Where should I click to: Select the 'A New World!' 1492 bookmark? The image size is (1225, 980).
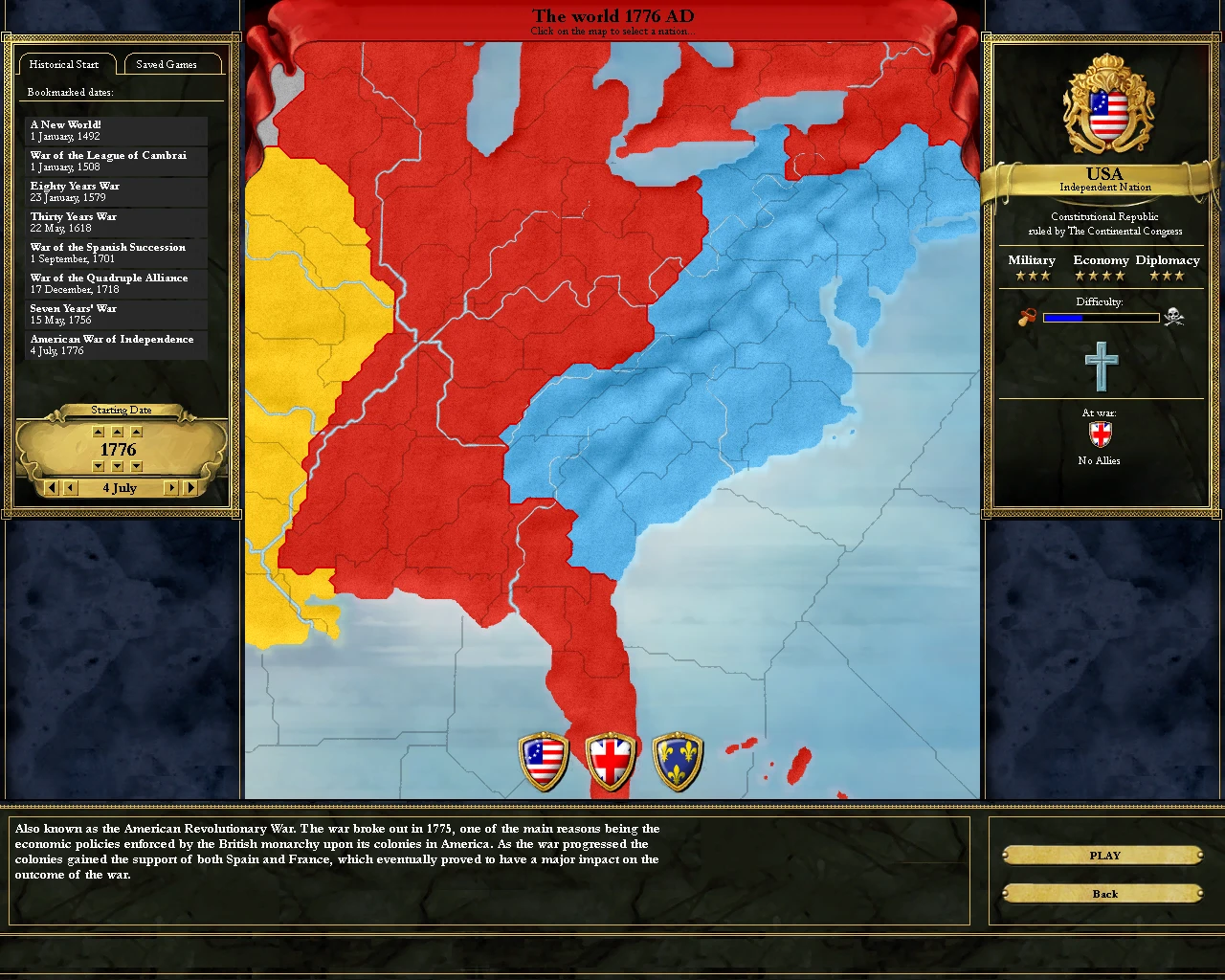115,129
